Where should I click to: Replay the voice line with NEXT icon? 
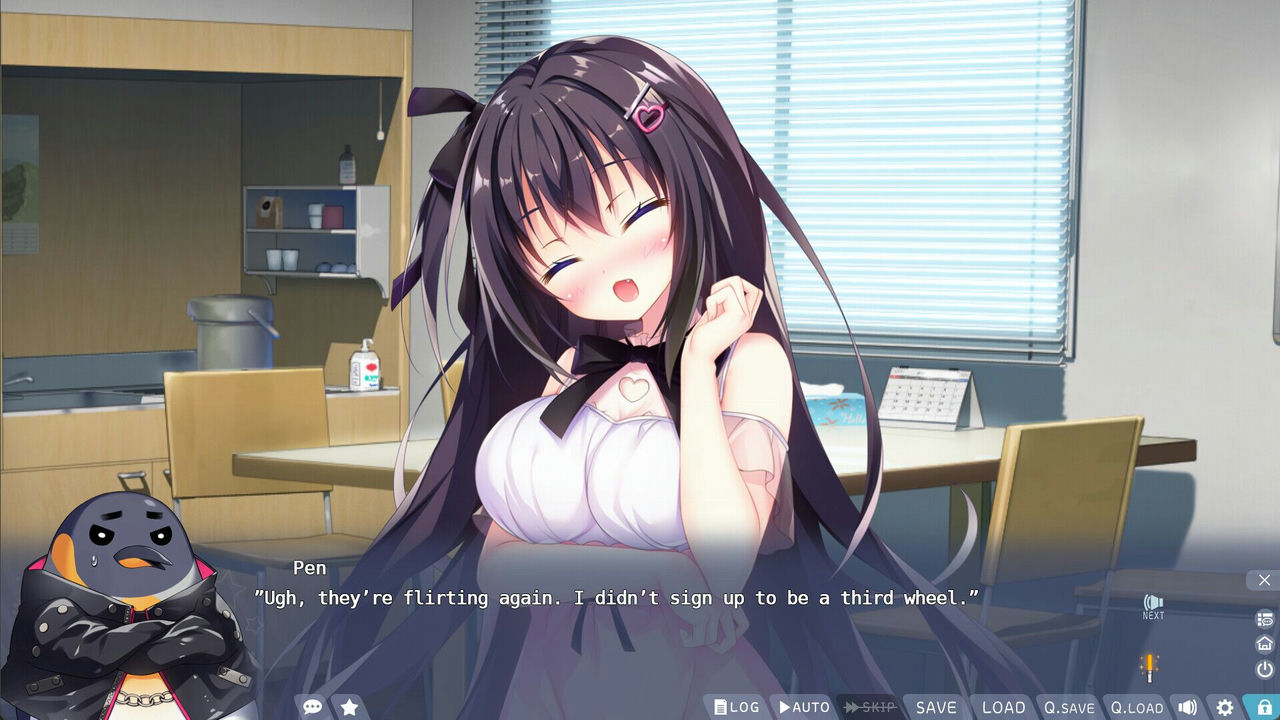pyautogui.click(x=1152, y=605)
